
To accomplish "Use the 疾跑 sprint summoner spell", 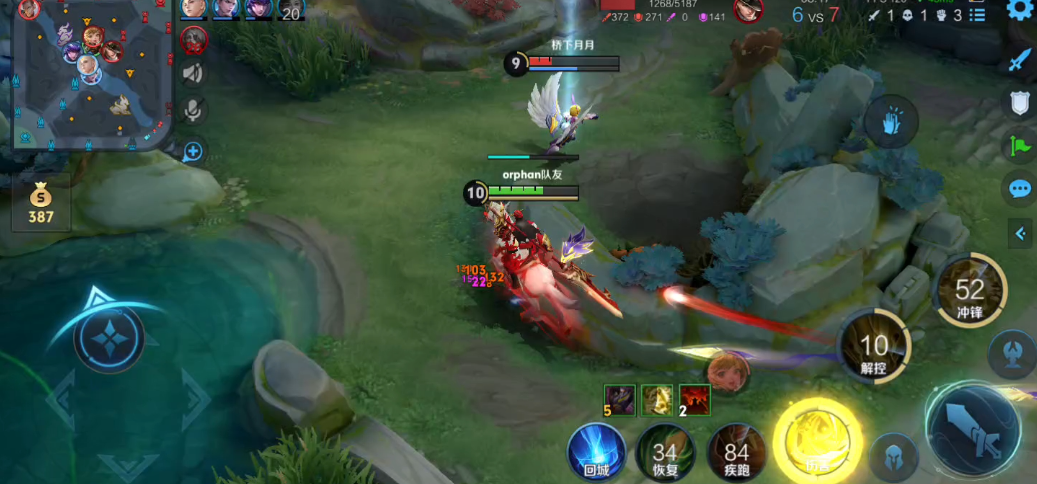I will [737, 453].
